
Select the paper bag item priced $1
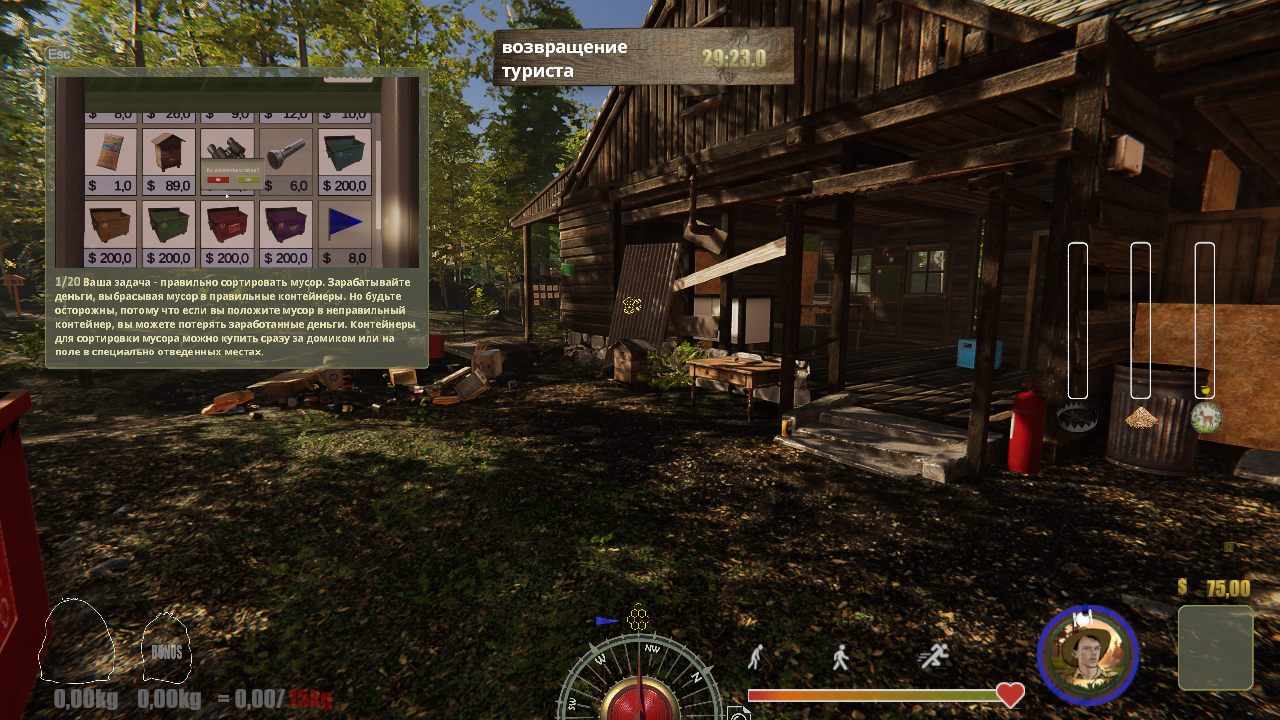tap(111, 151)
